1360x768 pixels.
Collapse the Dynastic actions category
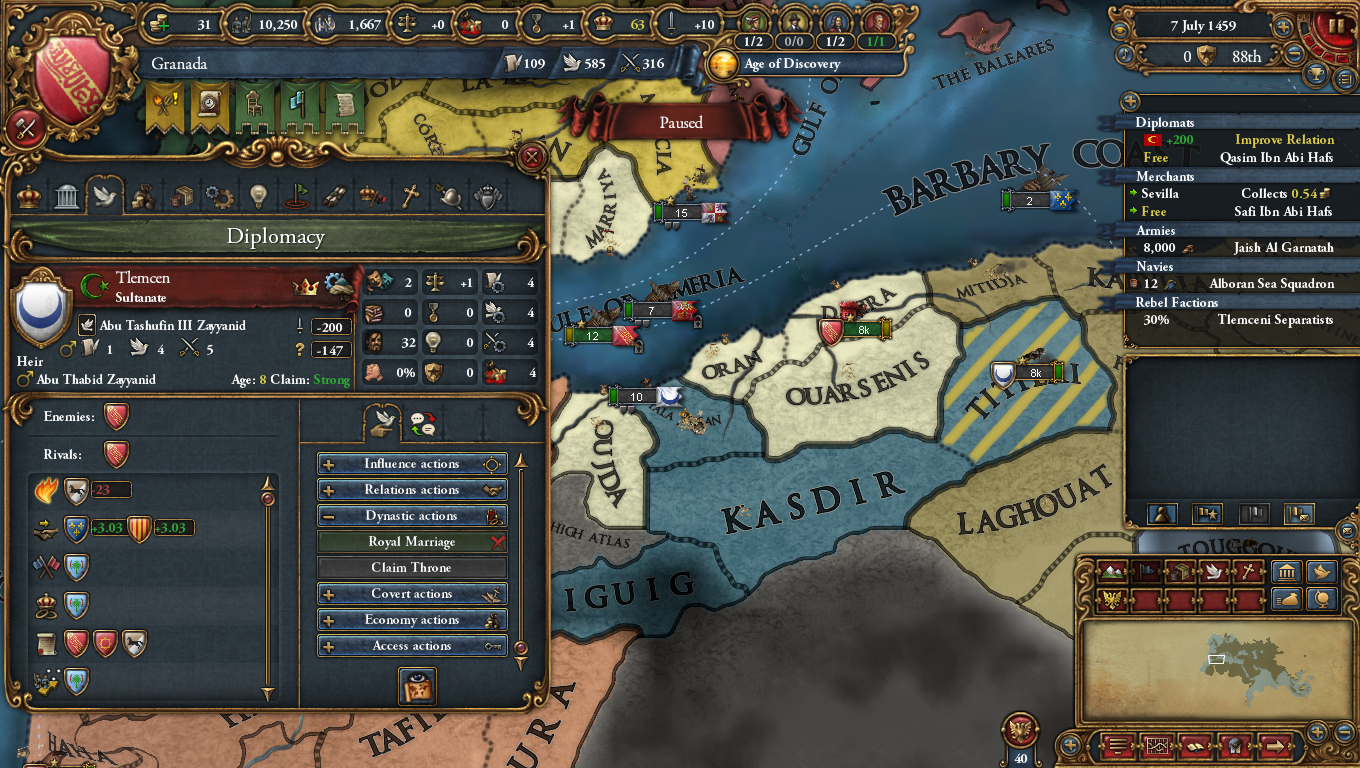click(x=412, y=515)
